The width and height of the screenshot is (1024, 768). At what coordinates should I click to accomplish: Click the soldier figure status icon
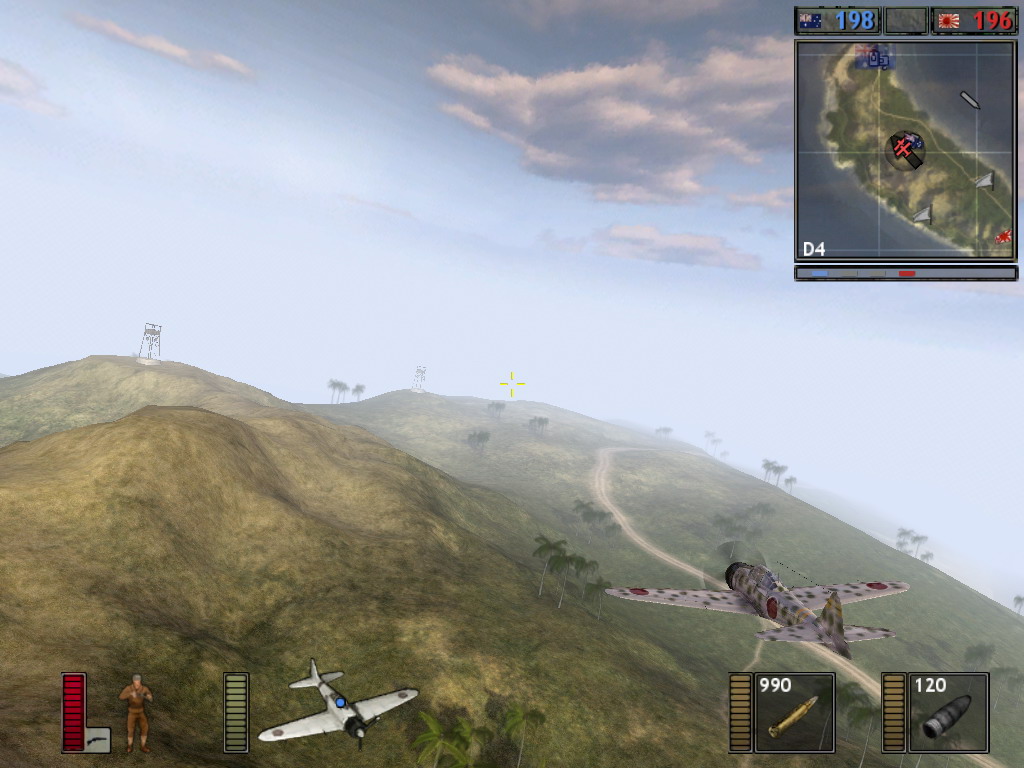[x=136, y=712]
